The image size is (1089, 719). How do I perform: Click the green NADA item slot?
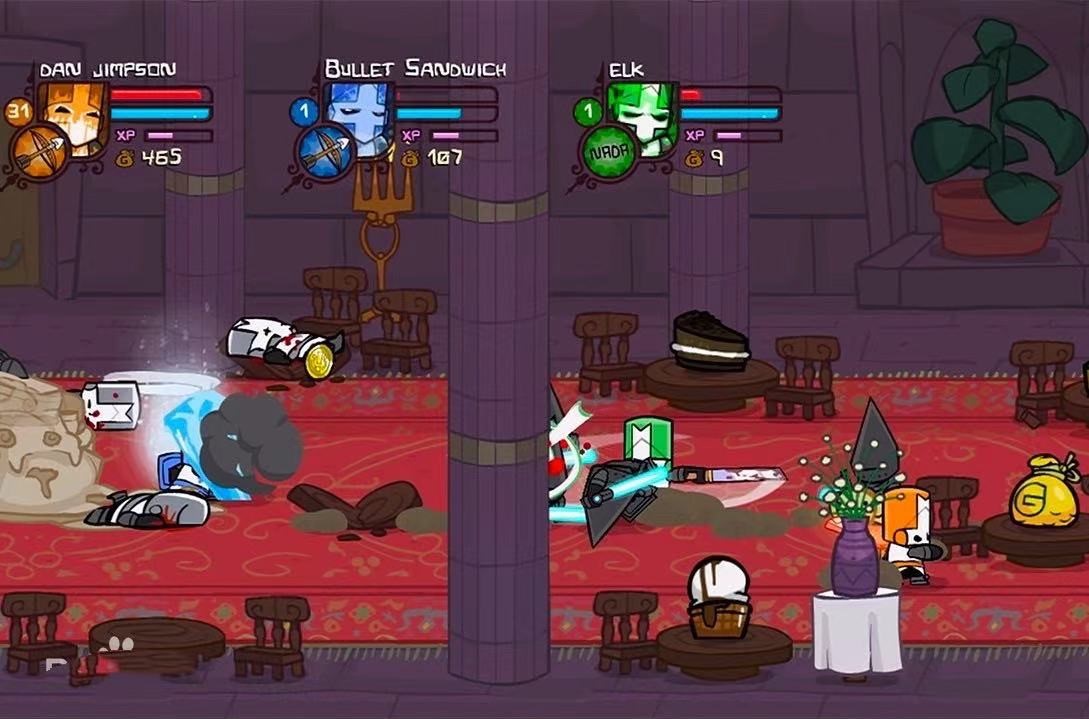(x=610, y=153)
